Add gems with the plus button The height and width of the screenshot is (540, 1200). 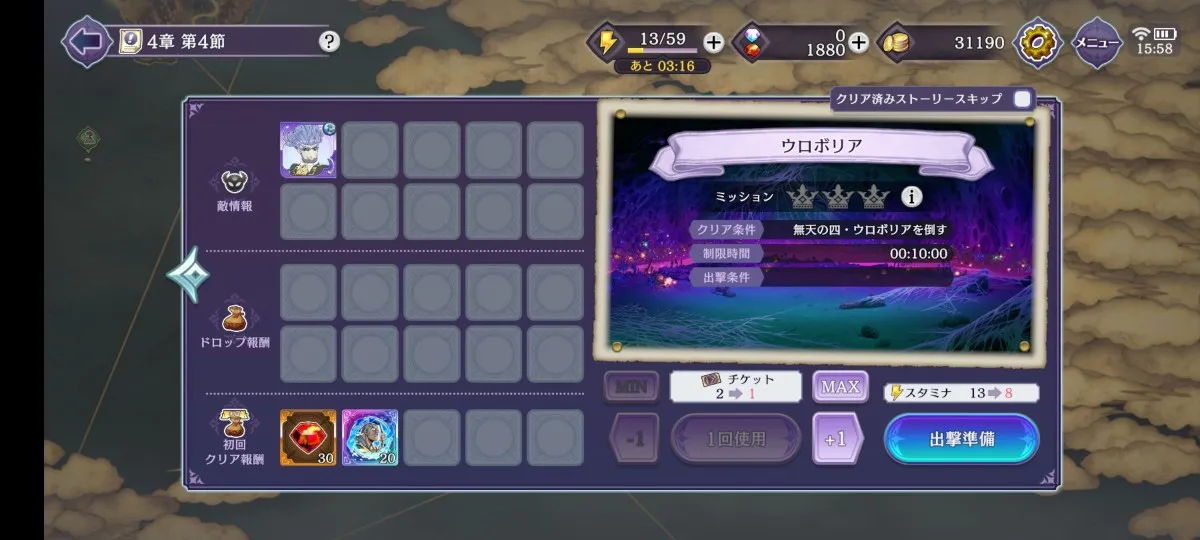coord(858,42)
